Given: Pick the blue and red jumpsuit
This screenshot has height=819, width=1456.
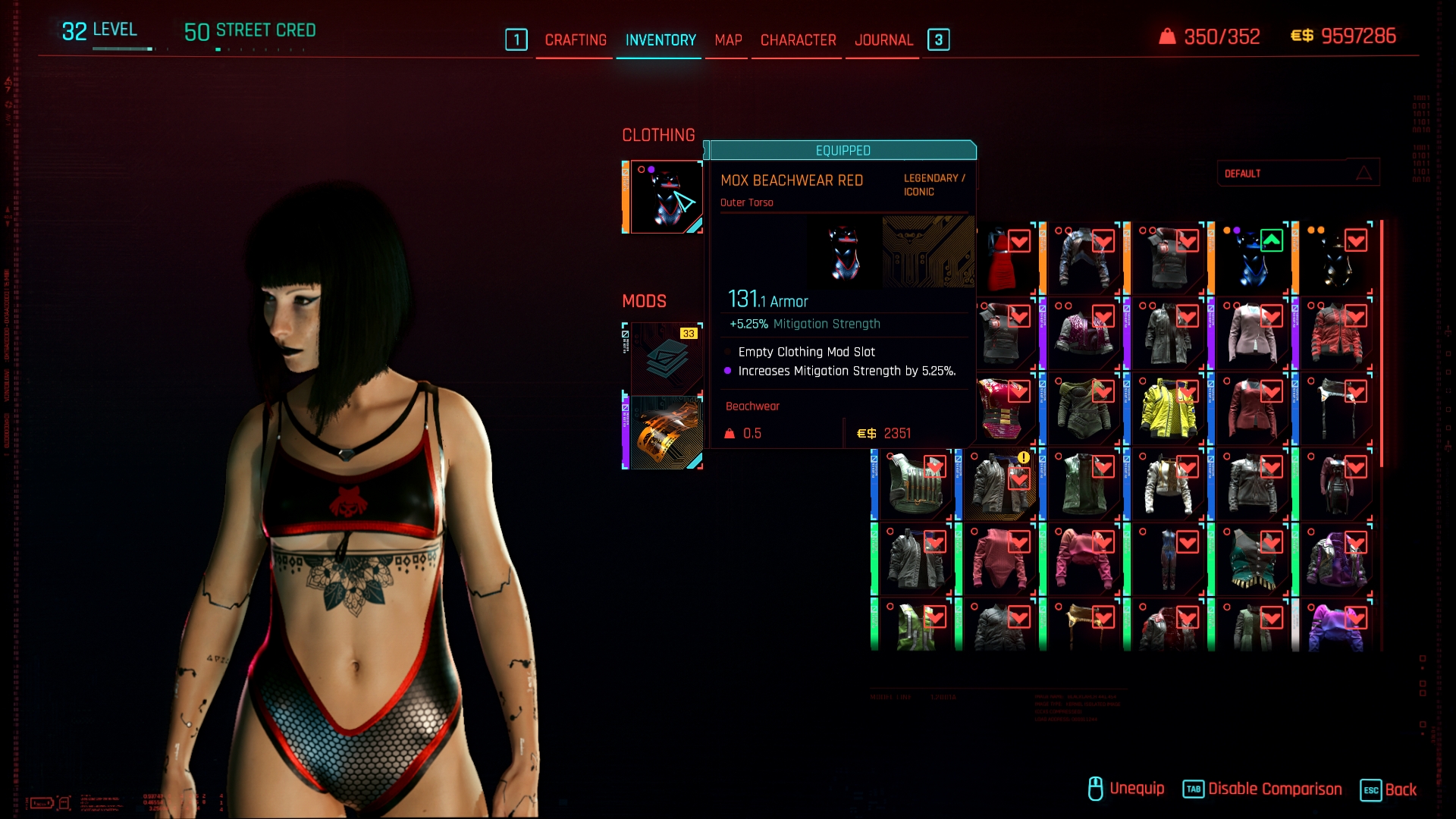Looking at the screenshot, I should [x=1168, y=560].
